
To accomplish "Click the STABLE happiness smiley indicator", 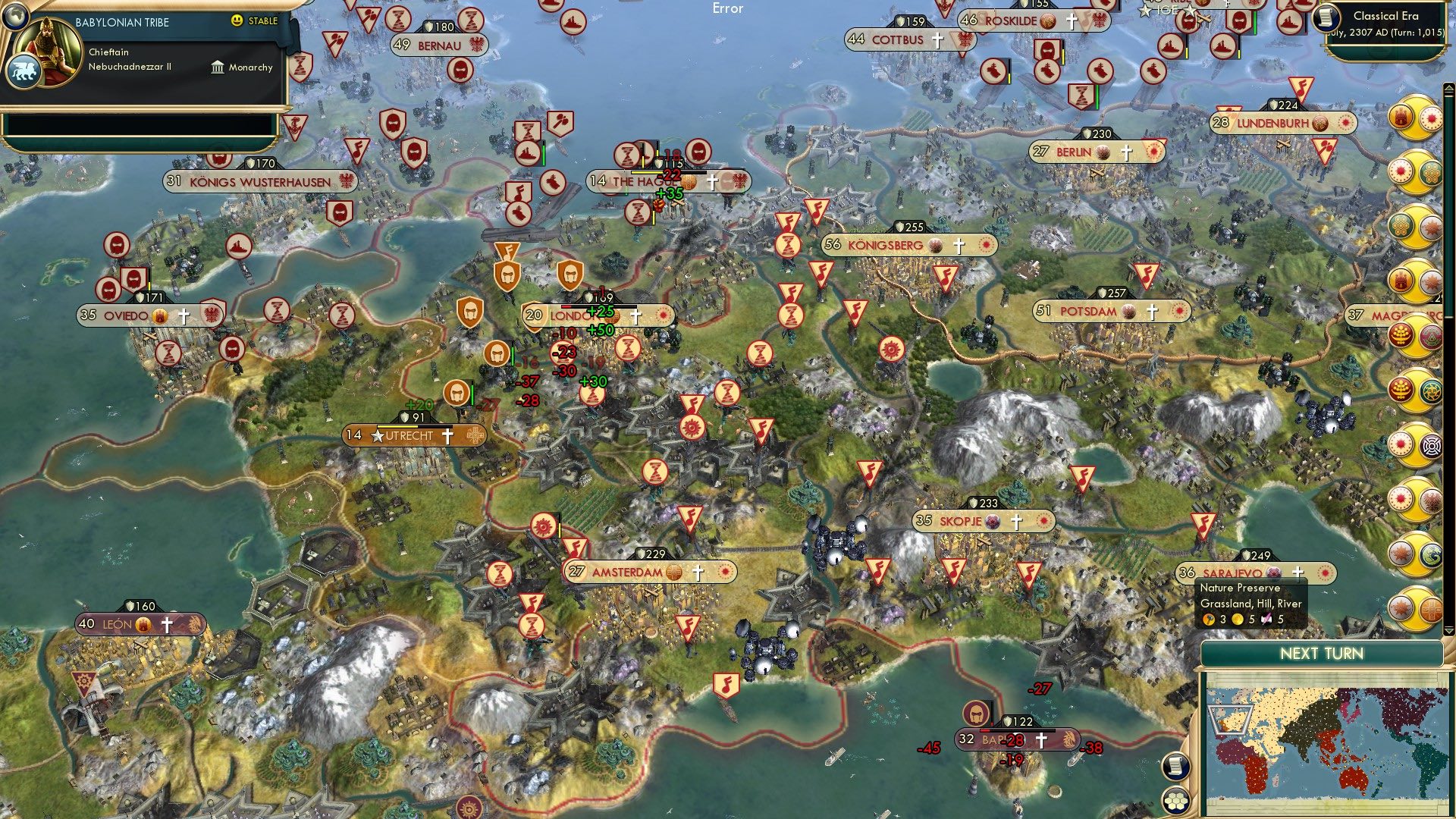I will point(238,22).
